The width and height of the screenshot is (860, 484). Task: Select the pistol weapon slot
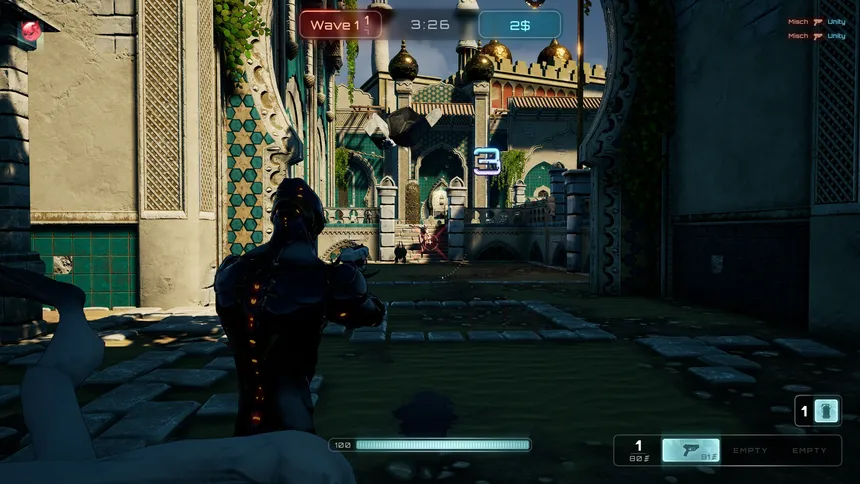pyautogui.click(x=691, y=451)
